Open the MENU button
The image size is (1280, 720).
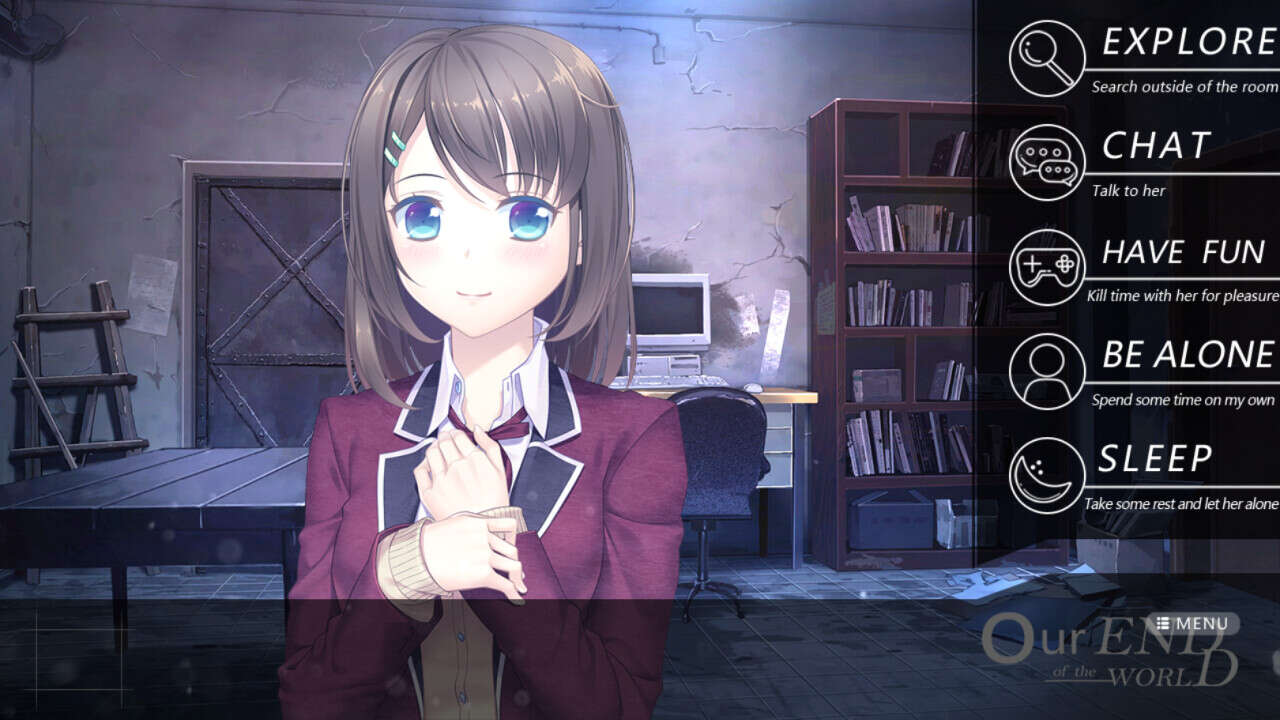tap(1192, 624)
